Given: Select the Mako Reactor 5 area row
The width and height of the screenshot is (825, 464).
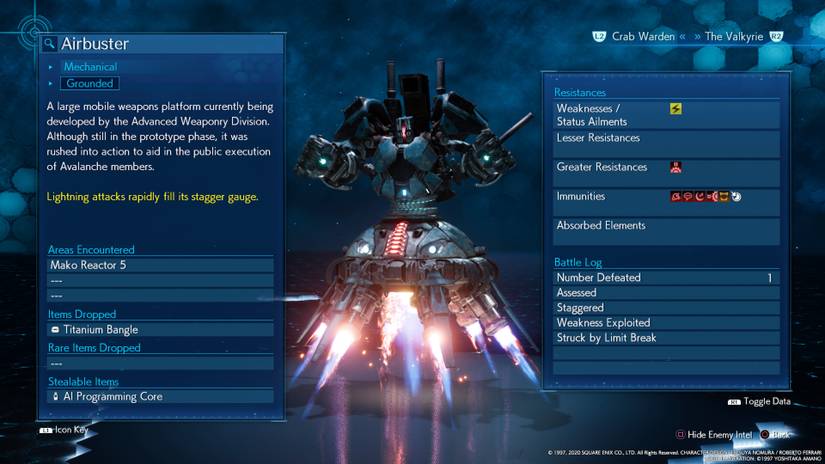Looking at the screenshot, I should pos(160,265).
